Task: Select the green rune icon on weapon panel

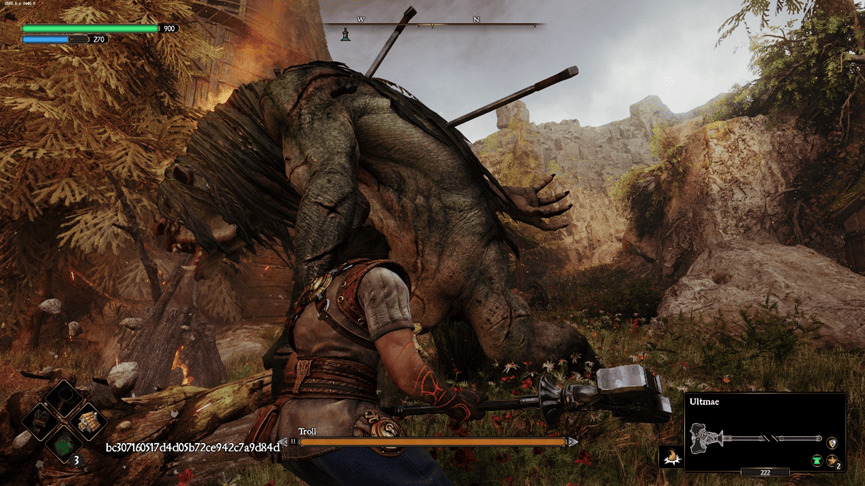Action: tap(816, 460)
